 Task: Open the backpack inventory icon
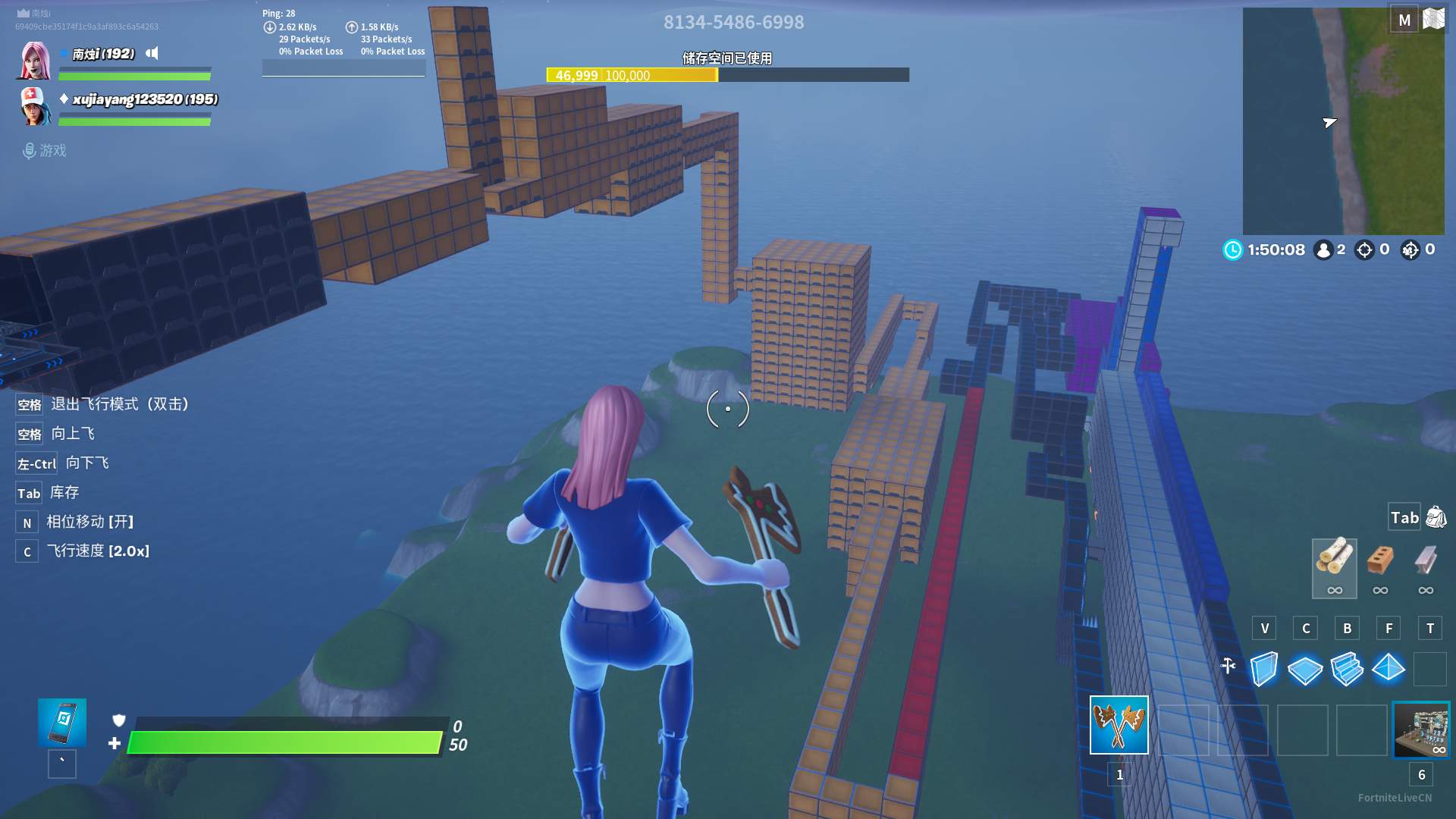coord(1436,517)
